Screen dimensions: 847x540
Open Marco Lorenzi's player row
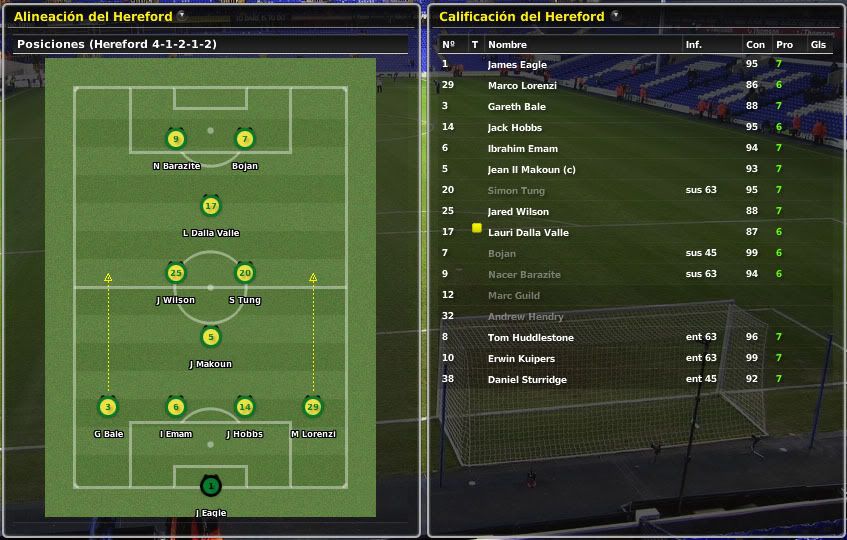pyautogui.click(x=521, y=85)
